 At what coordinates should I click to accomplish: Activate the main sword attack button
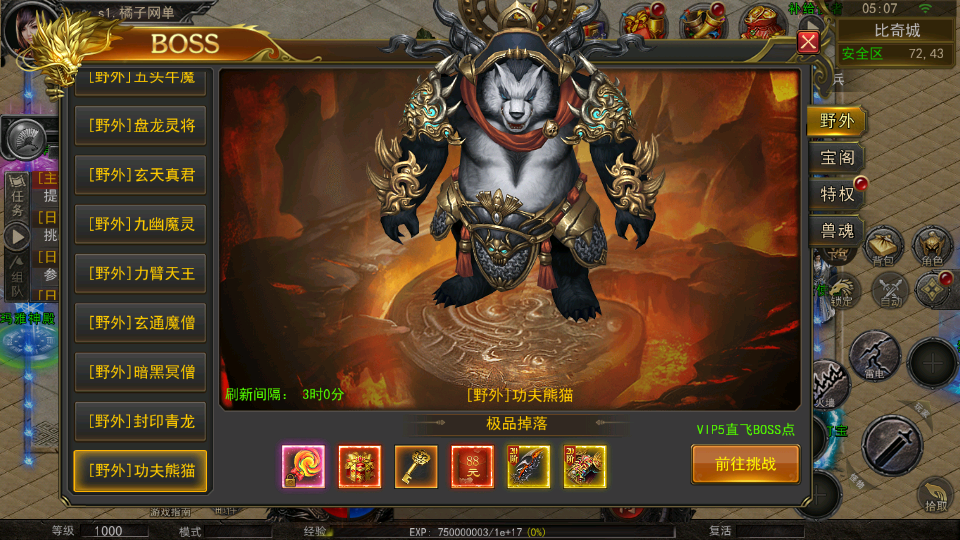(x=891, y=444)
